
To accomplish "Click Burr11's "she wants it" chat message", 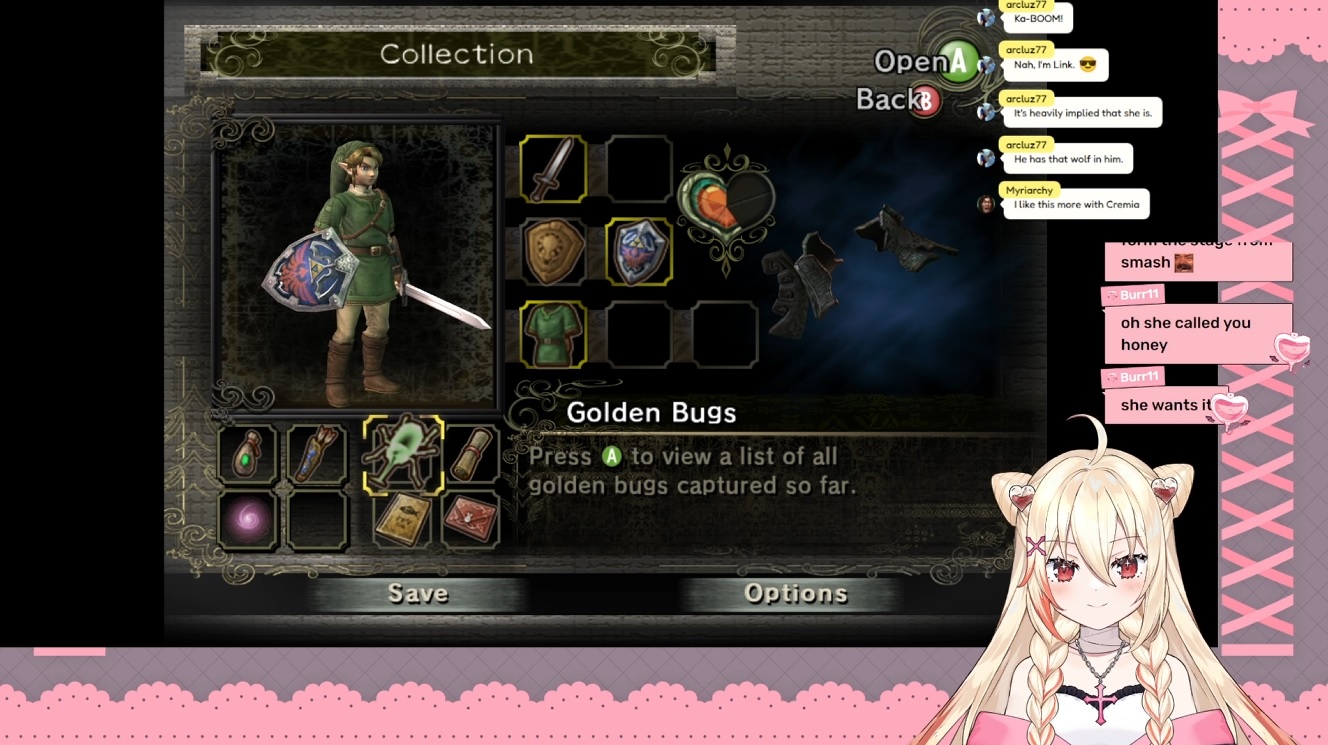I will pyautogui.click(x=1165, y=405).
